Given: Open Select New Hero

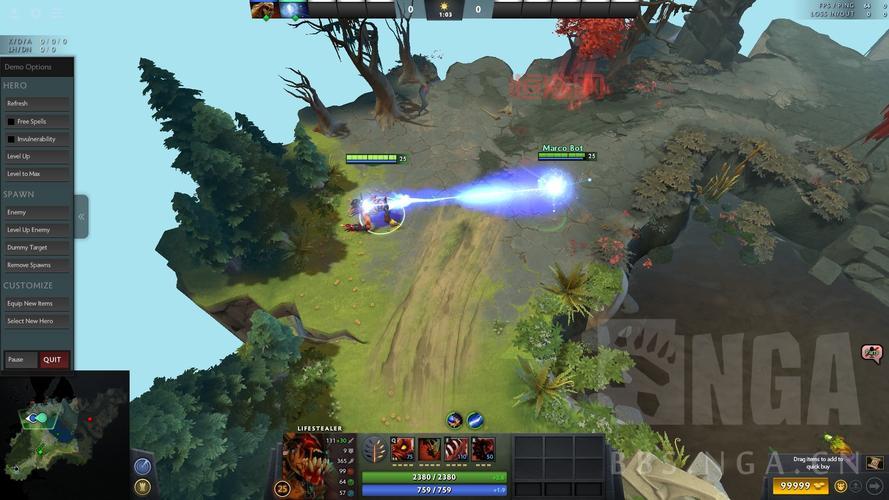Looking at the screenshot, I should pos(37,321).
